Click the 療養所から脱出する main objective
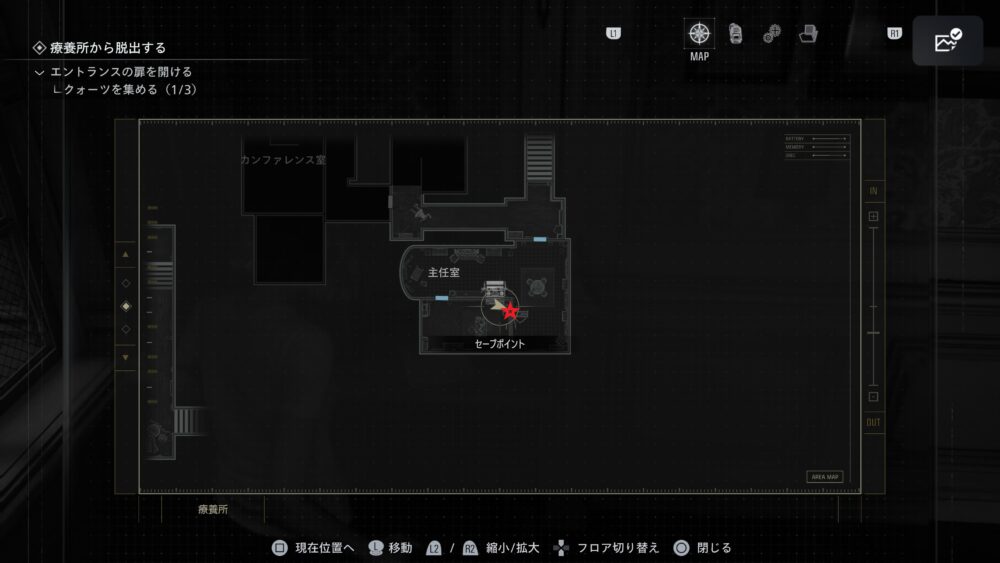The width and height of the screenshot is (1000, 563). tap(108, 47)
